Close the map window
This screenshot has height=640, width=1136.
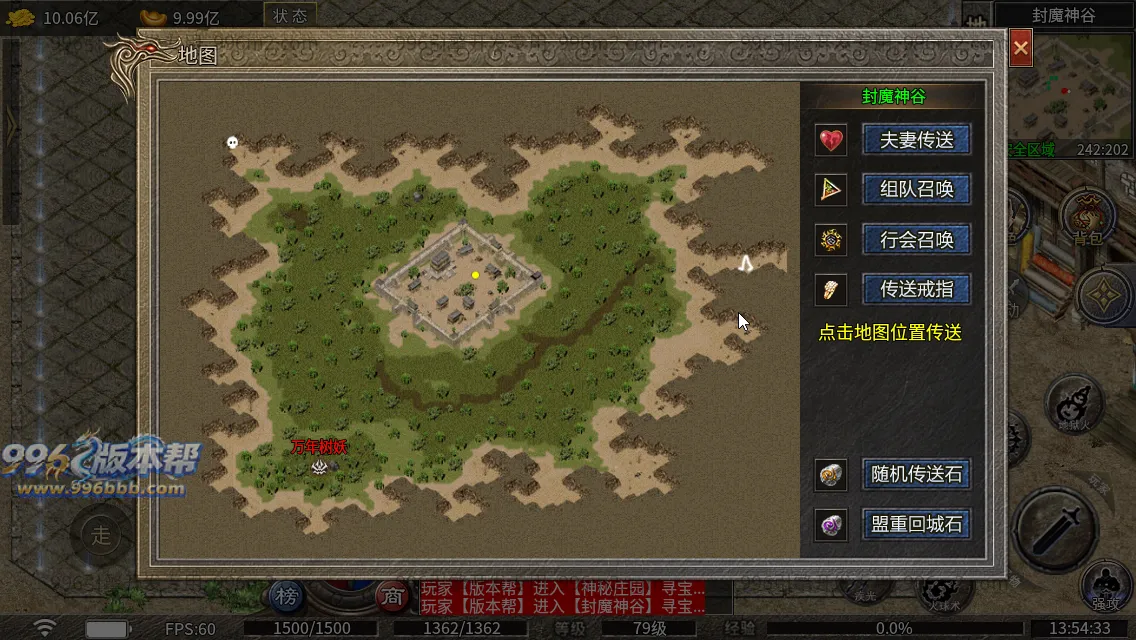coord(1020,47)
